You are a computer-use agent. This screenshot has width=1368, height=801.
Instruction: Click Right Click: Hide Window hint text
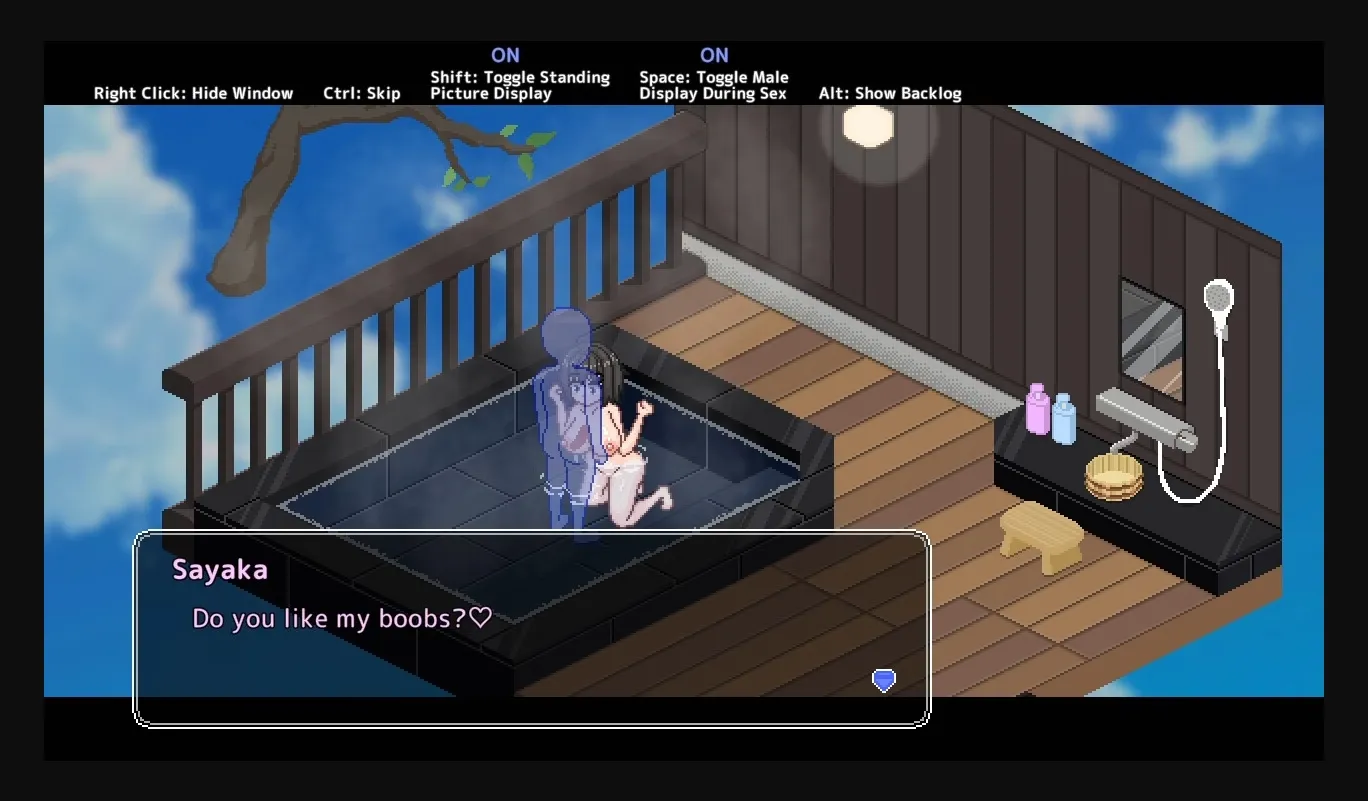point(193,93)
